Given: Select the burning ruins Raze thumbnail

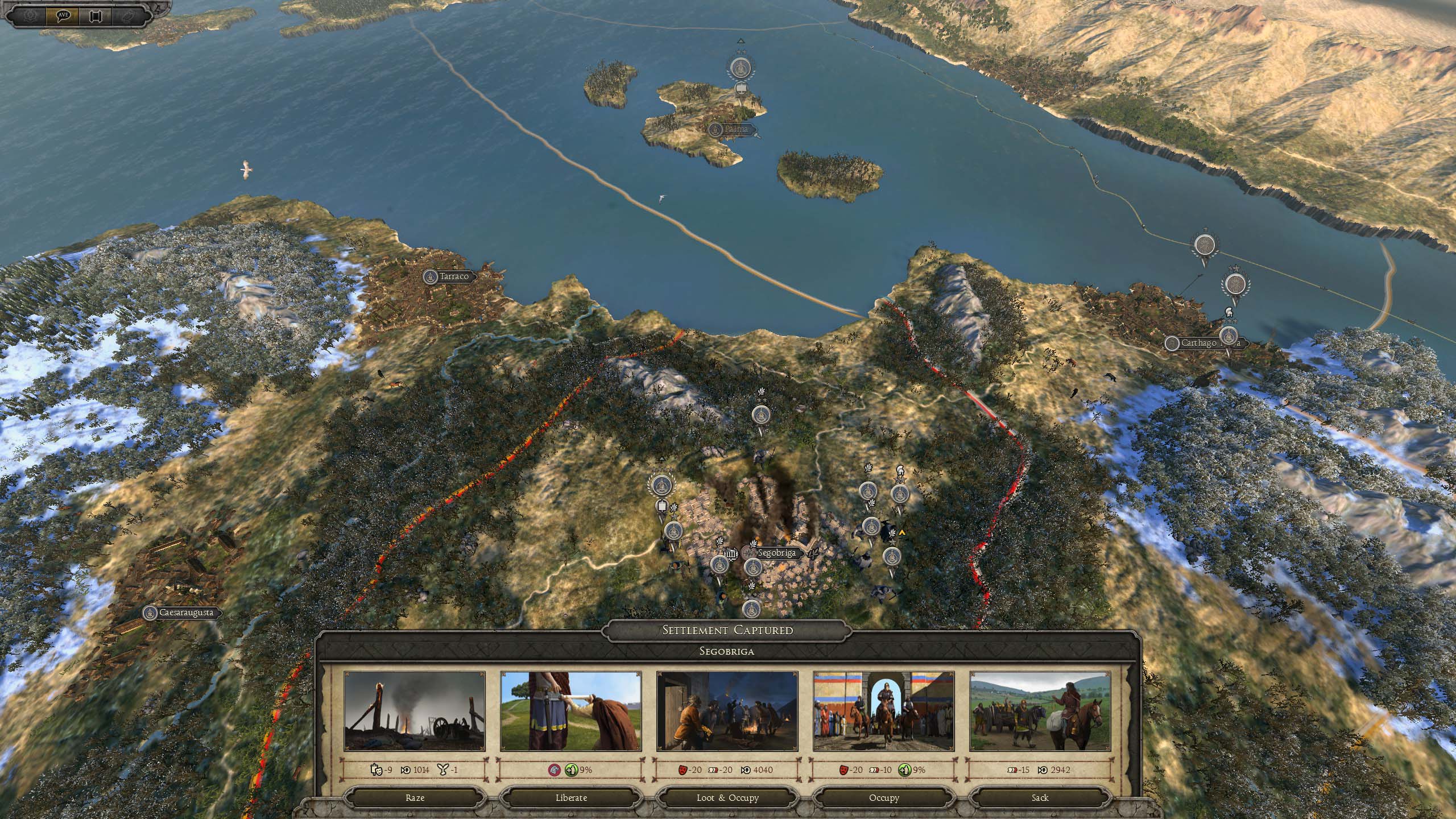Looking at the screenshot, I should point(415,712).
